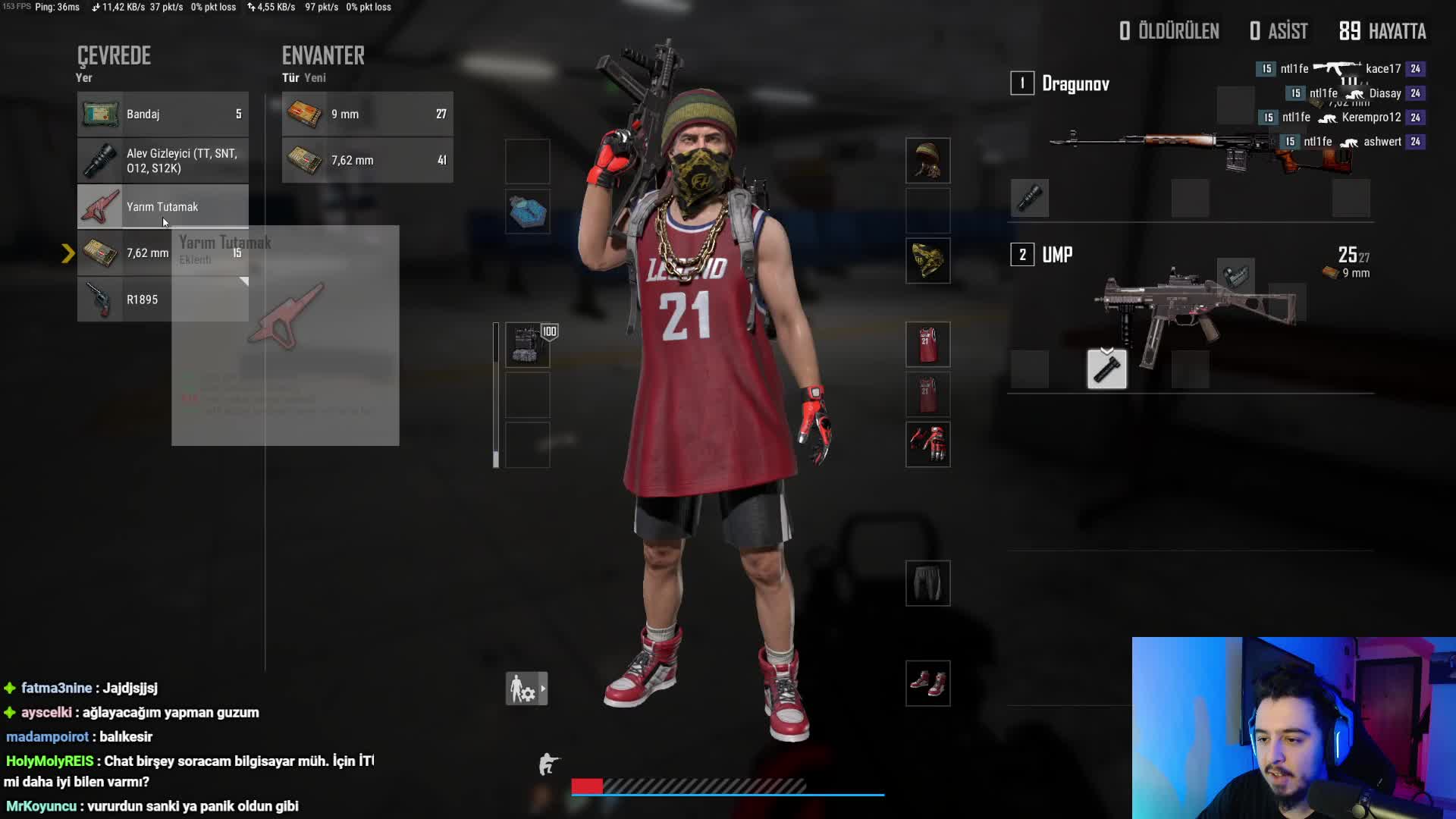Screen dimensions: 1456x819
Task: Click the 9 mm ammo in inventory
Action: [367, 115]
